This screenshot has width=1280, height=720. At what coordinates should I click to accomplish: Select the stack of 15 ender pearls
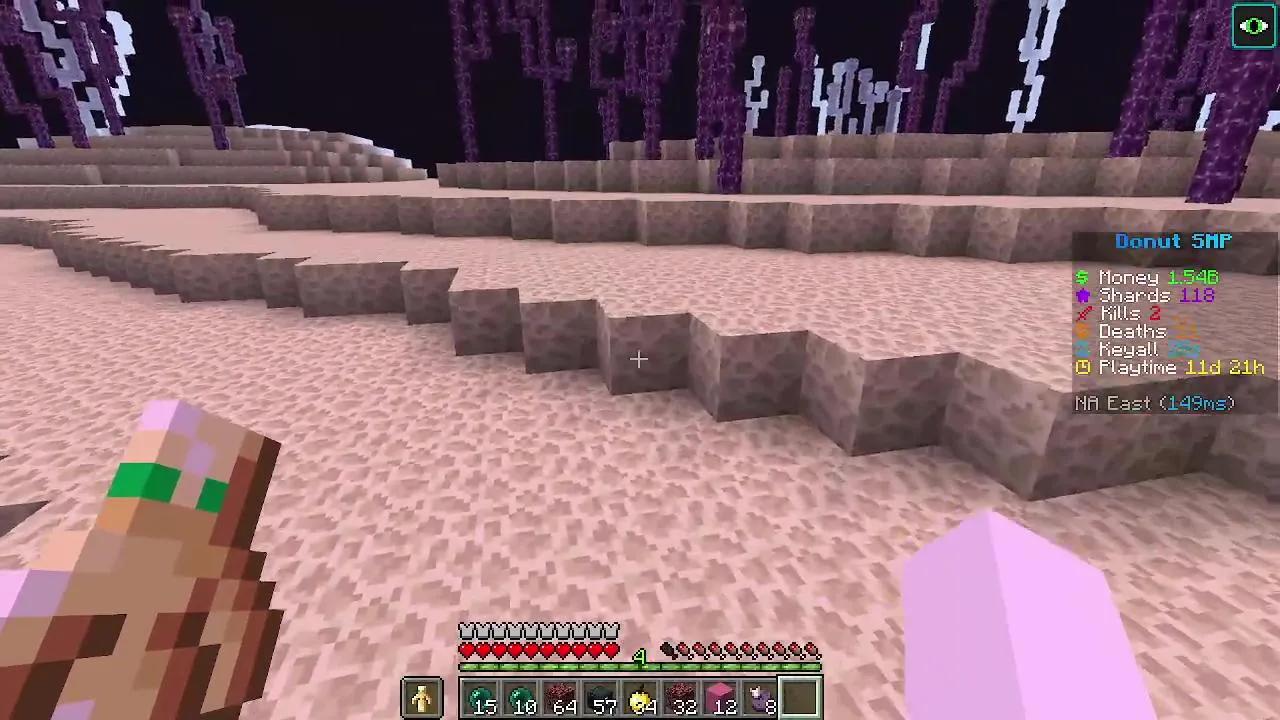tap(483, 697)
